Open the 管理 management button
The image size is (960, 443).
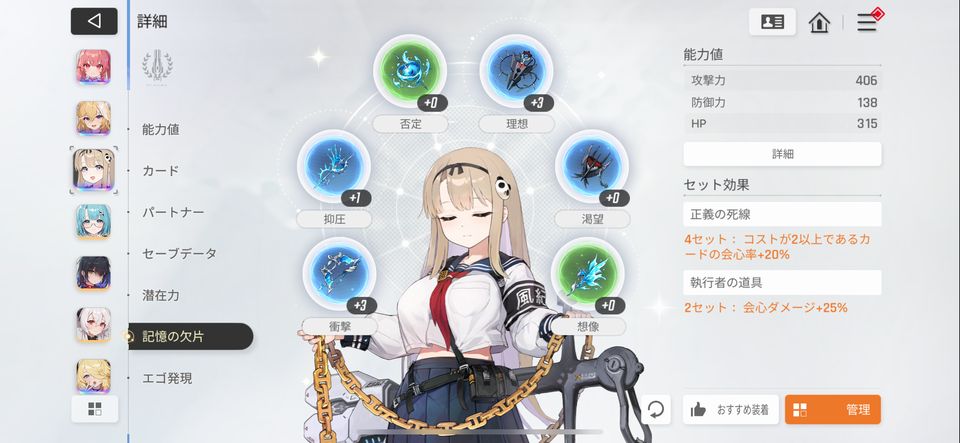coord(832,409)
